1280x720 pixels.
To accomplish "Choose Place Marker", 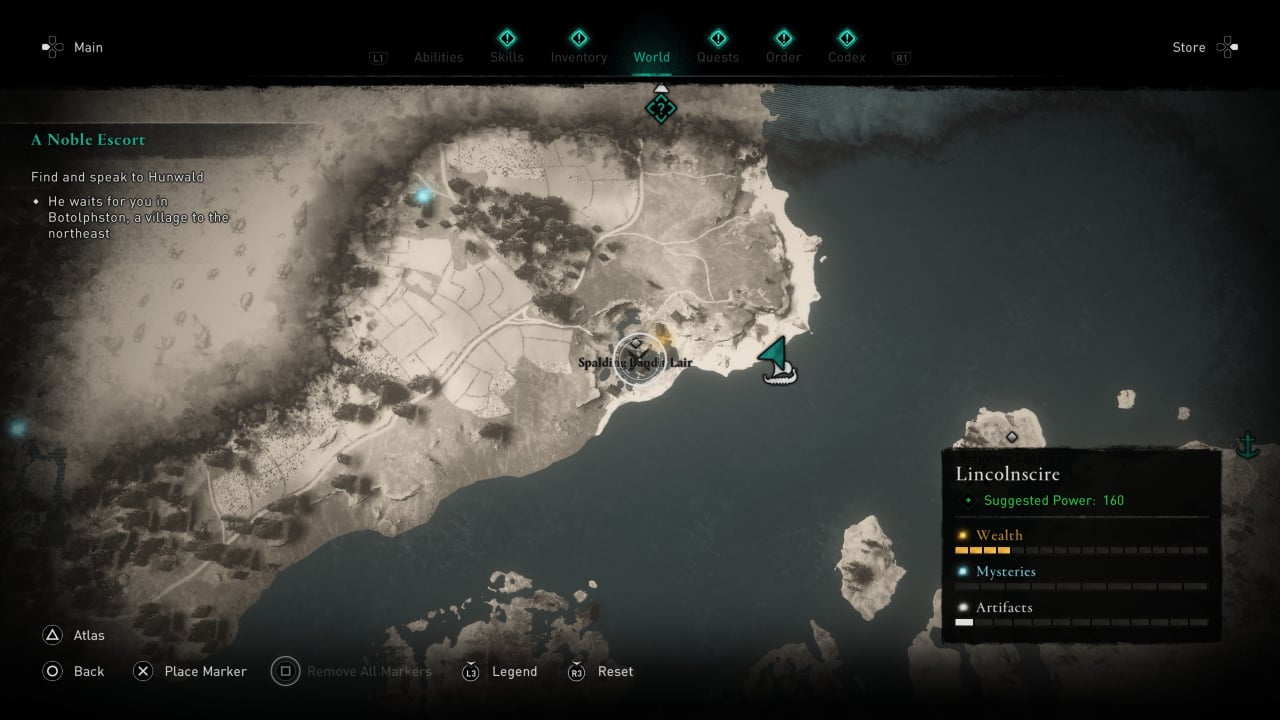I will (x=205, y=671).
